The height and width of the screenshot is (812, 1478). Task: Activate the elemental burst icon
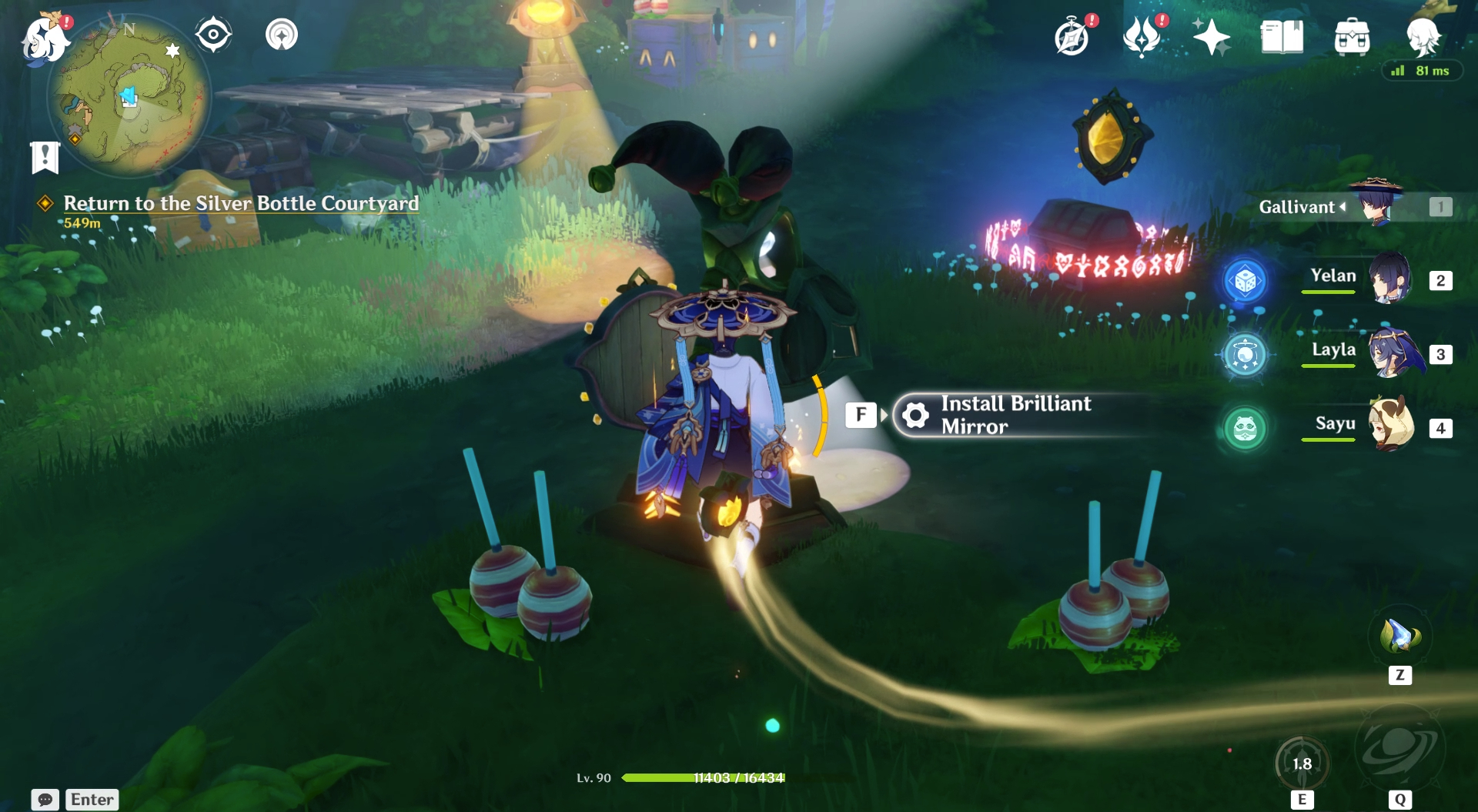click(1399, 747)
